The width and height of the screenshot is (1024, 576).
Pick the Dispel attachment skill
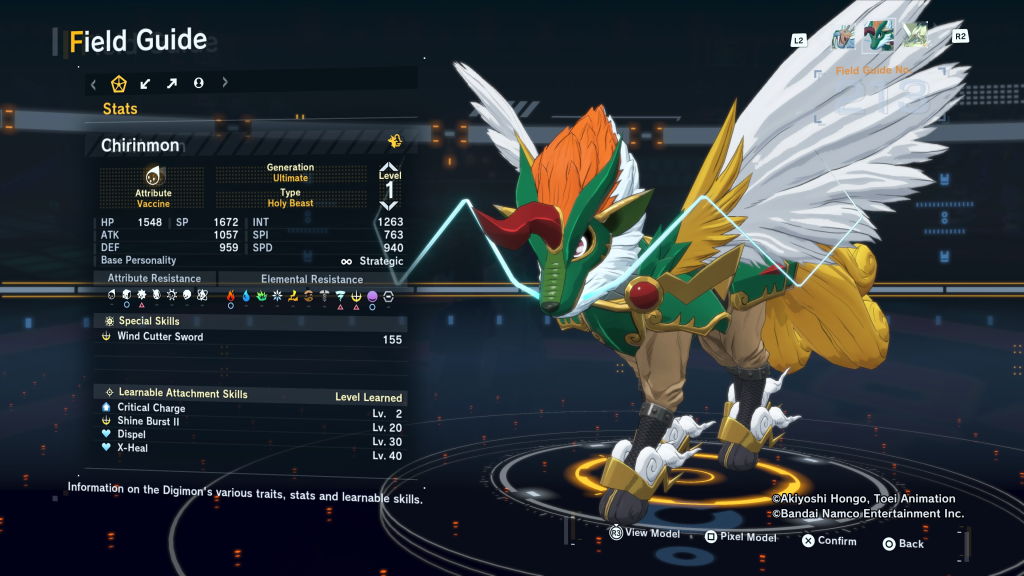pos(131,435)
